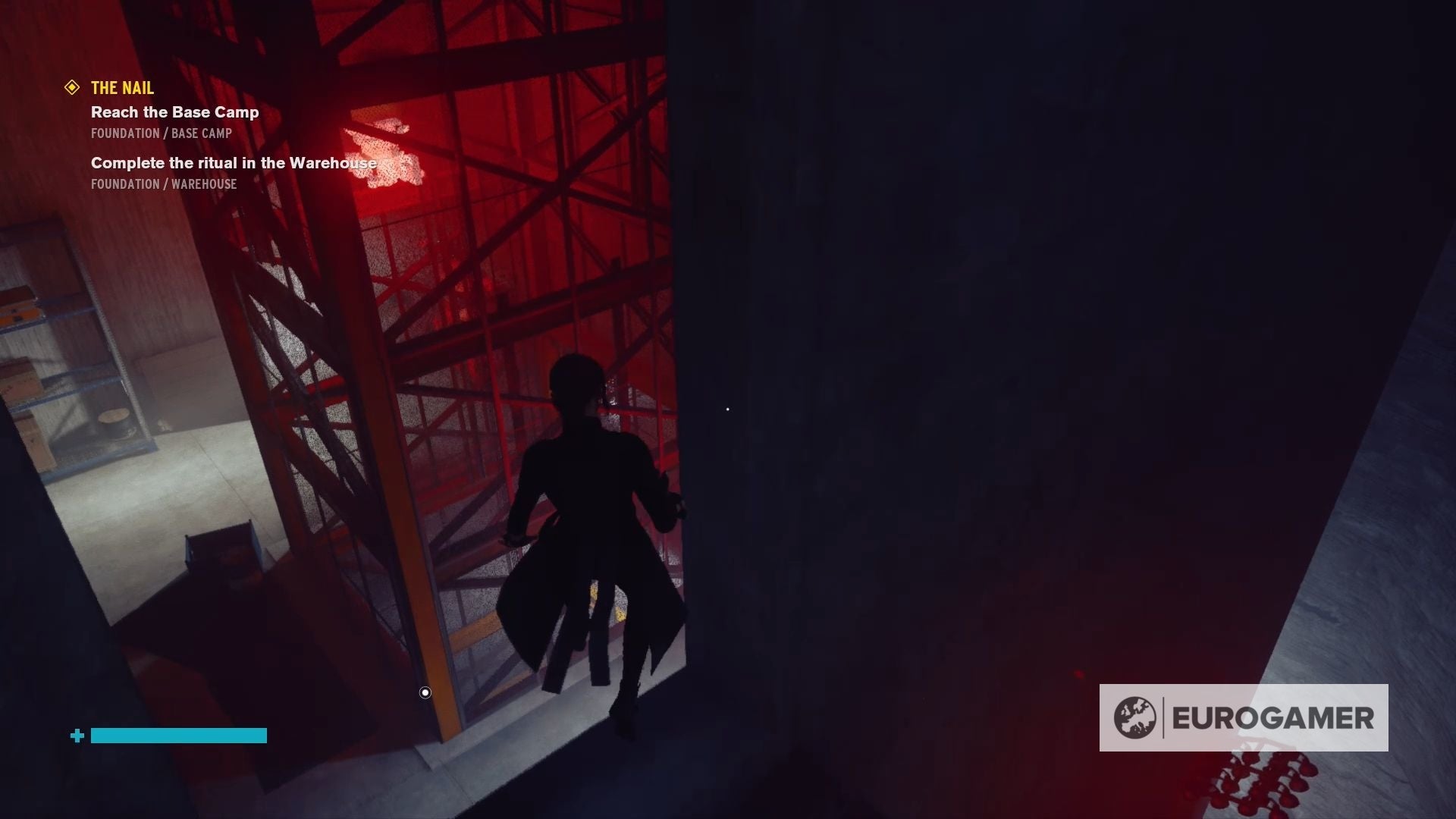Select the cyan plus health icon
The image size is (1456, 819).
[76, 735]
